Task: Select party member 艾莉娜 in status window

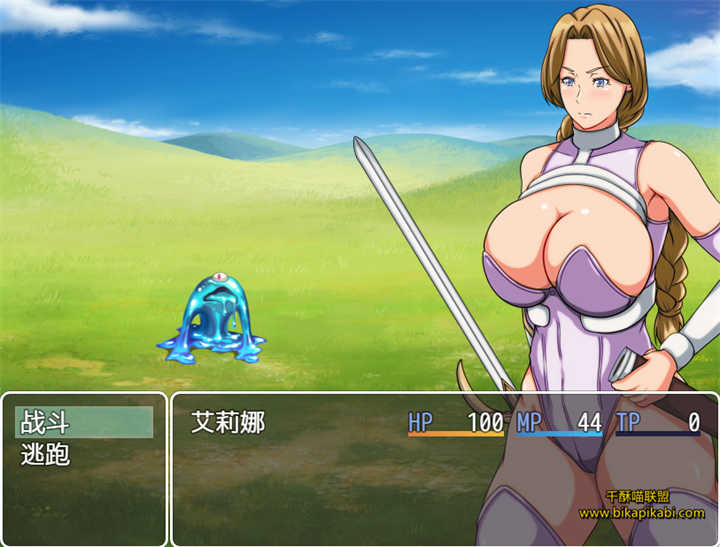Action: tap(228, 422)
